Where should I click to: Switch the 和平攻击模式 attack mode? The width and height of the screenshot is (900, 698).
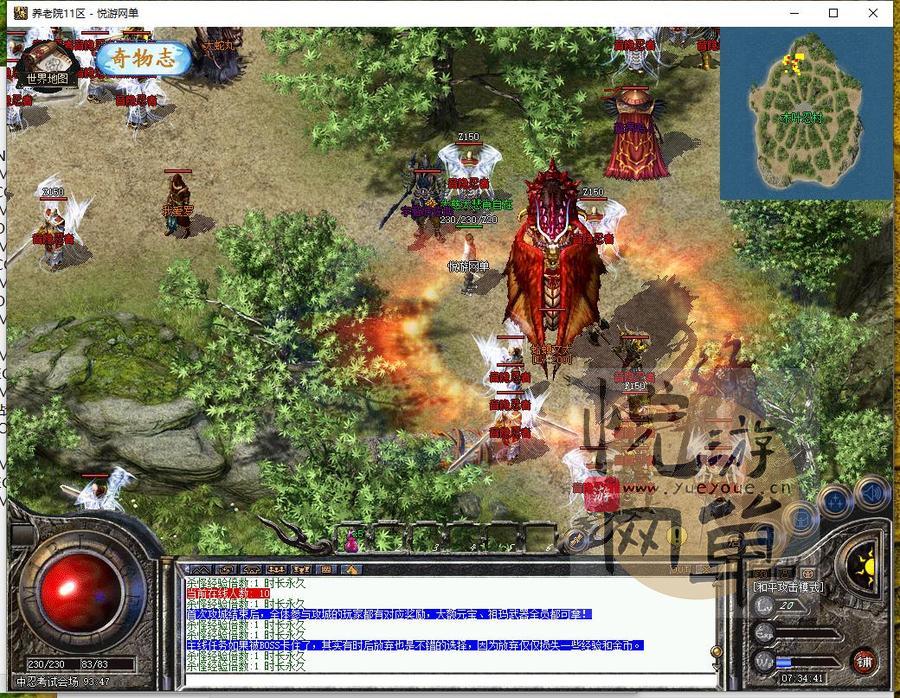788,587
